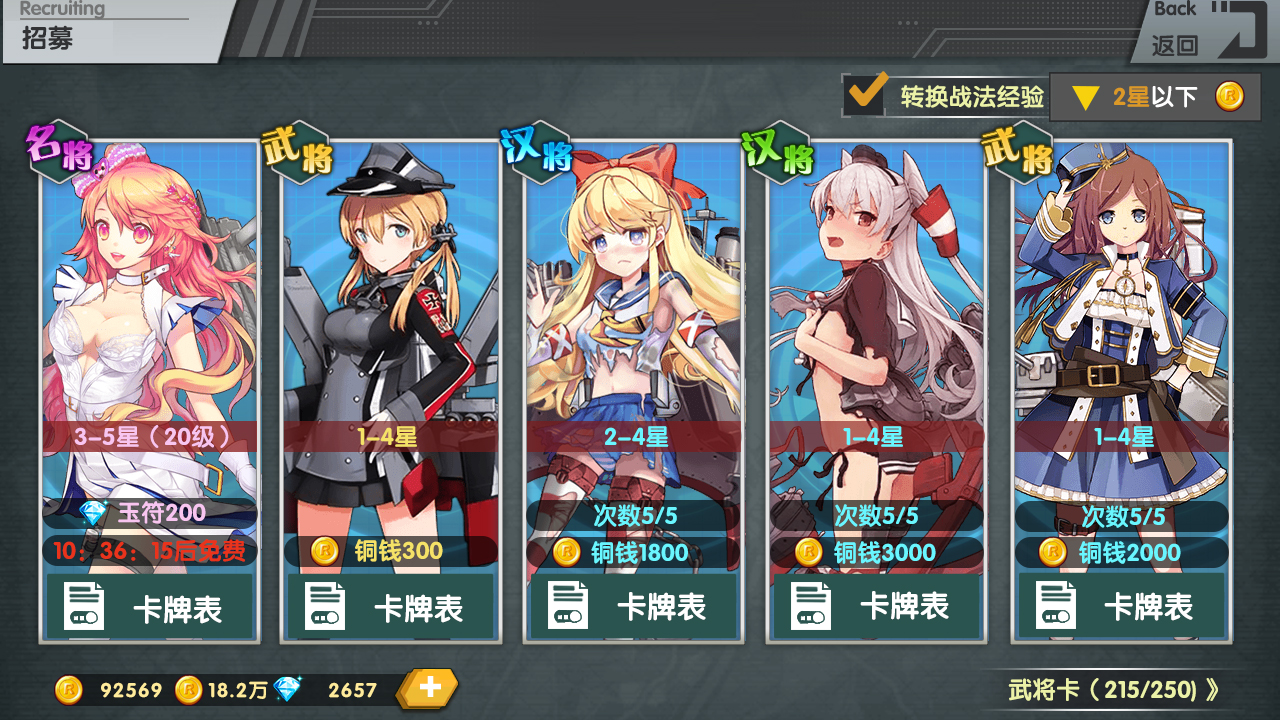Image resolution: width=1280 pixels, height=720 pixels.
Task: Open the 武将卡 (215/250) list
Action: pos(1113,689)
